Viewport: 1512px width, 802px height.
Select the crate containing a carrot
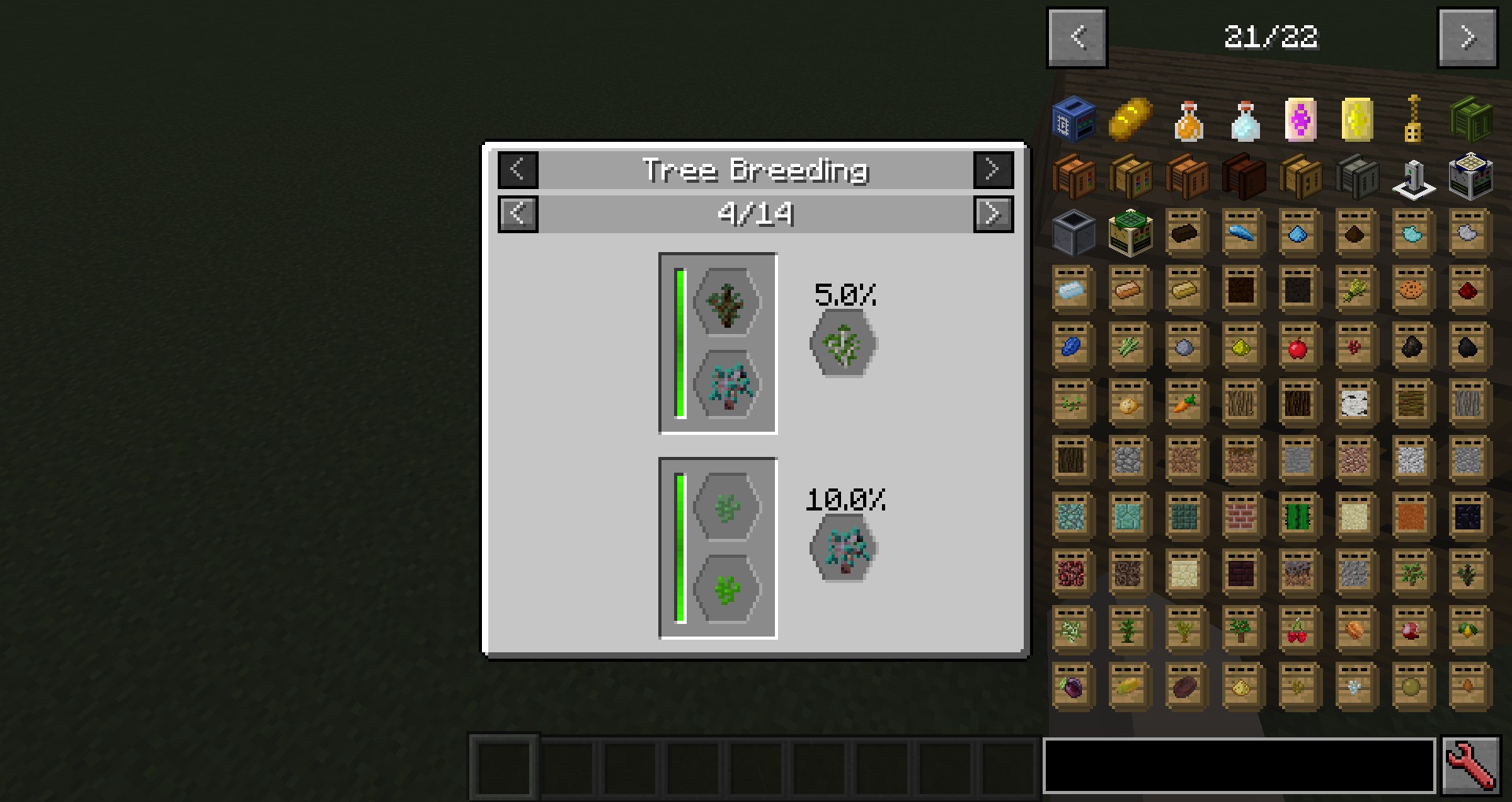(1185, 404)
